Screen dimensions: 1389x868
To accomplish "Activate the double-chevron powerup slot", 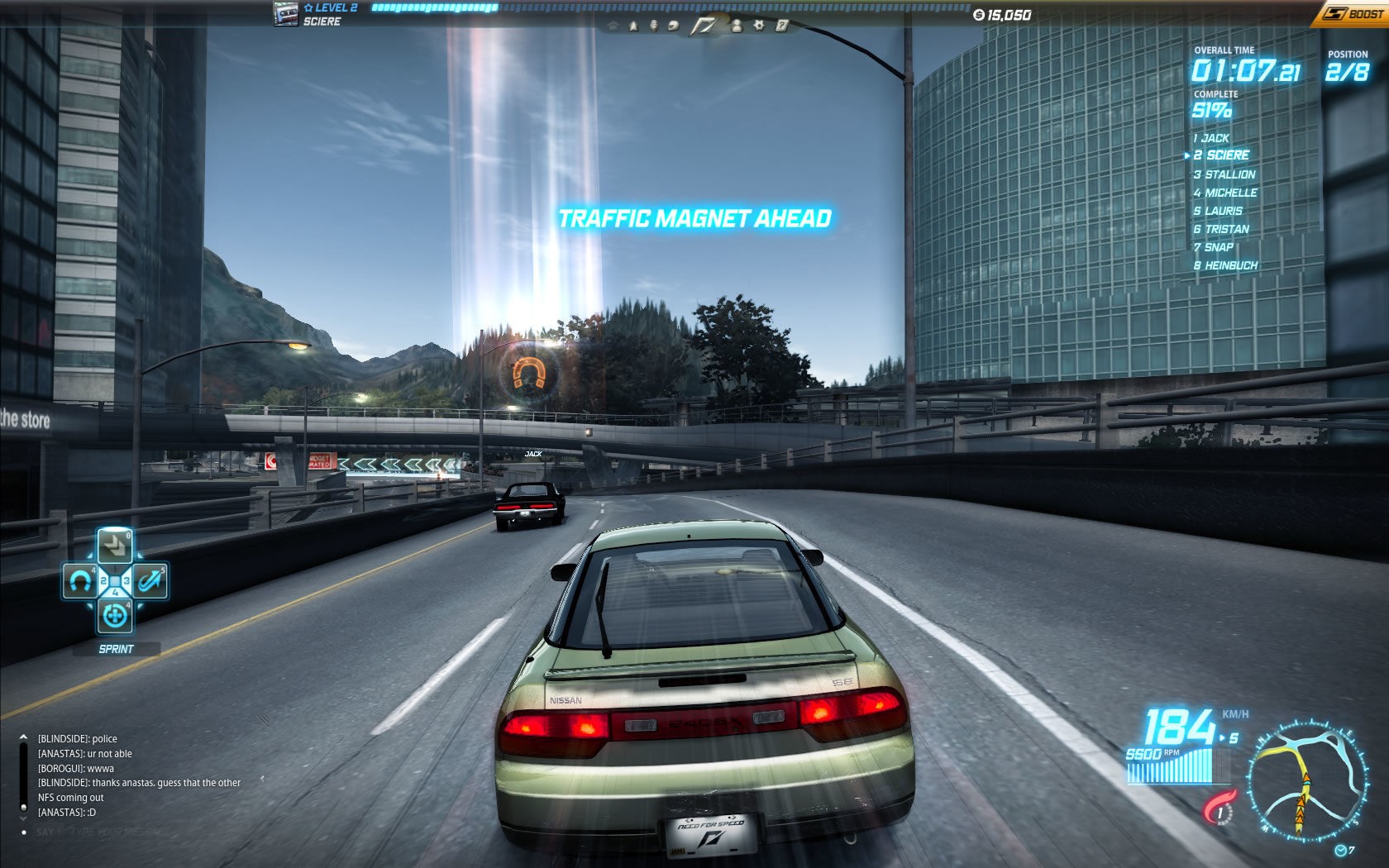I will click(115, 546).
